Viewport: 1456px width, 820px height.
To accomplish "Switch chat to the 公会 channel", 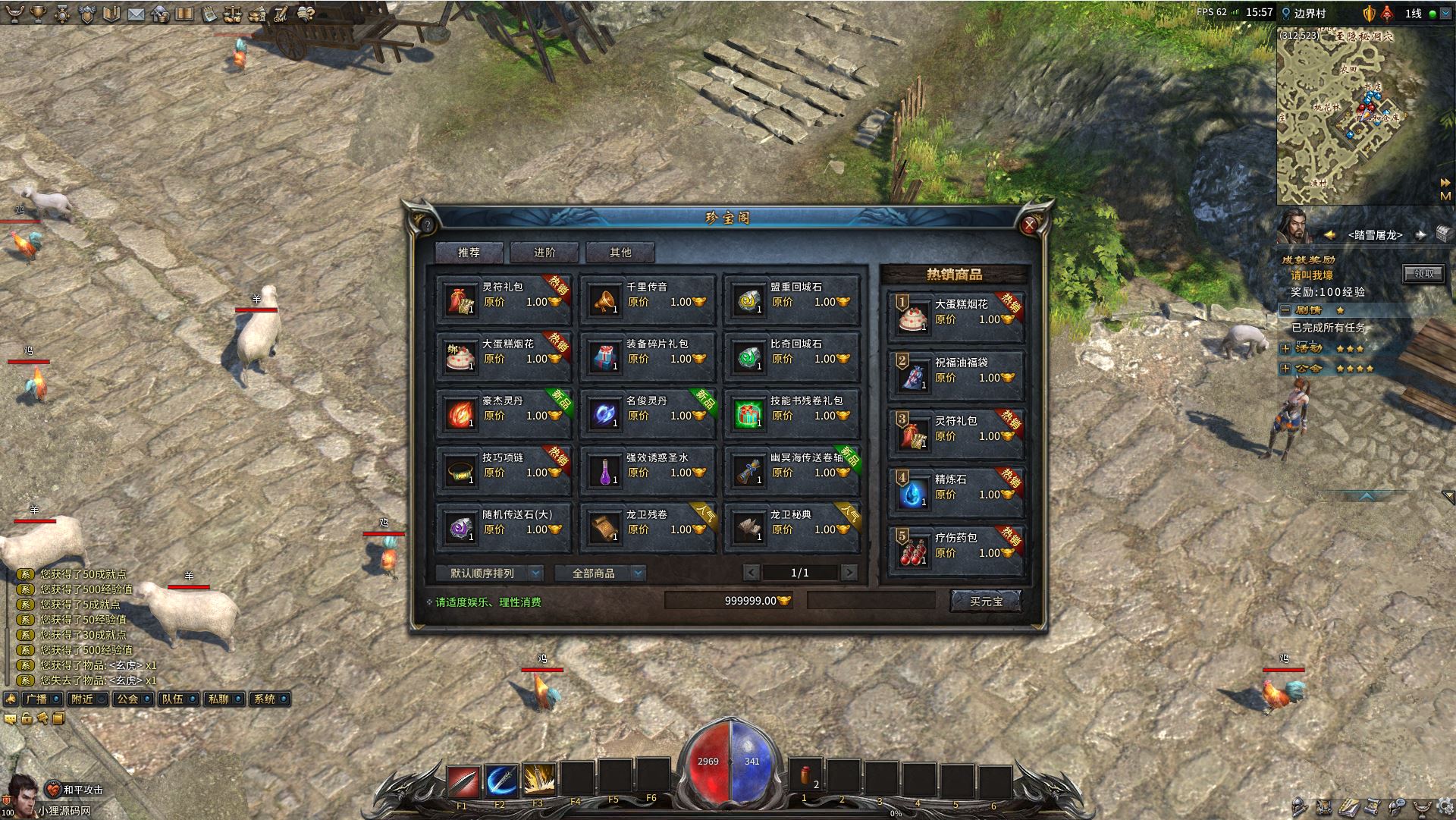I will (132, 699).
